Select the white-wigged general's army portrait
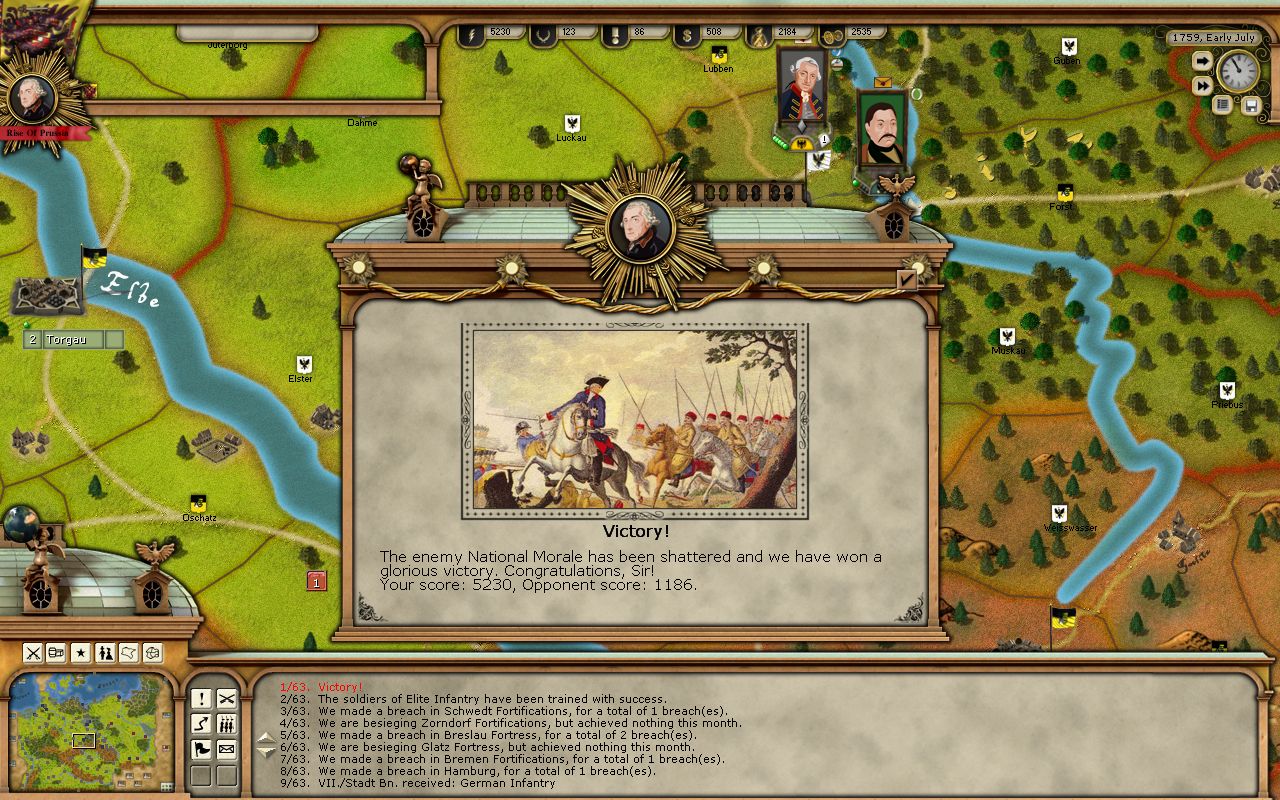The height and width of the screenshot is (800, 1280). tap(802, 90)
